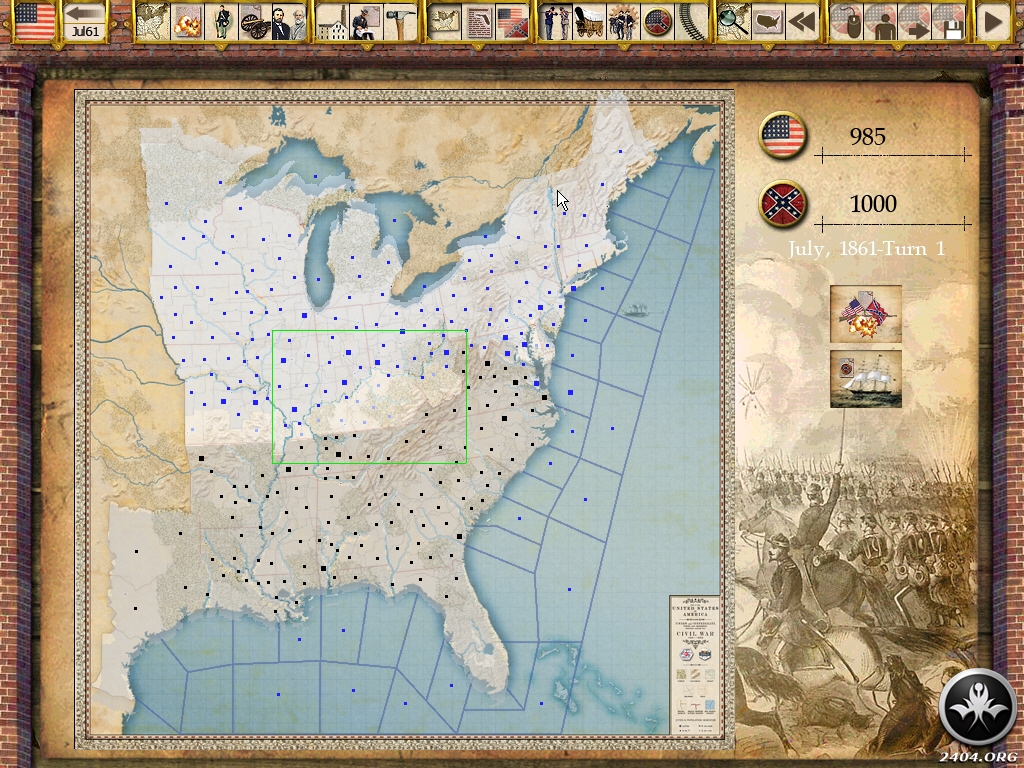The width and height of the screenshot is (1024, 768).
Task: Open the factory building icon
Action: pos(333,21)
